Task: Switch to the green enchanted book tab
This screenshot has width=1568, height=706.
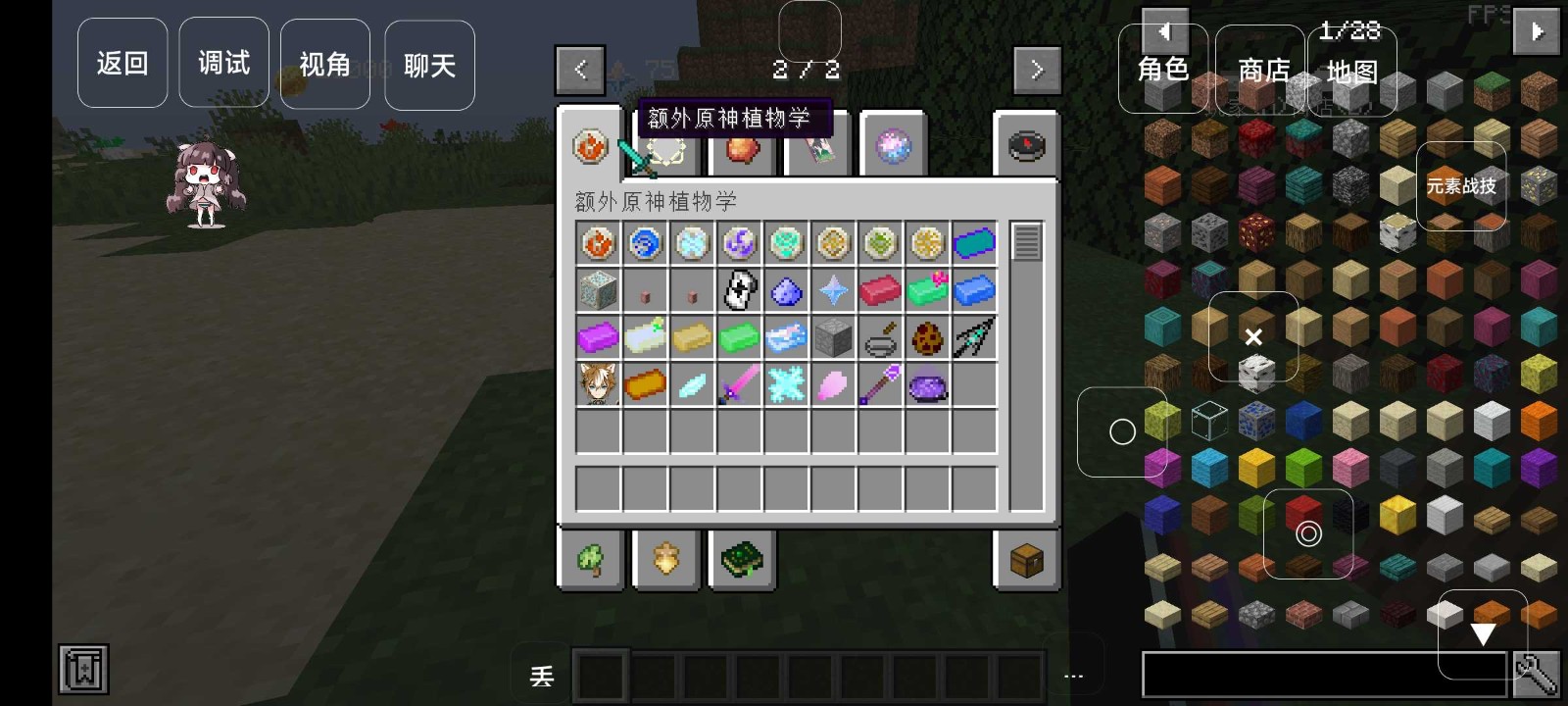Action: pyautogui.click(x=742, y=561)
